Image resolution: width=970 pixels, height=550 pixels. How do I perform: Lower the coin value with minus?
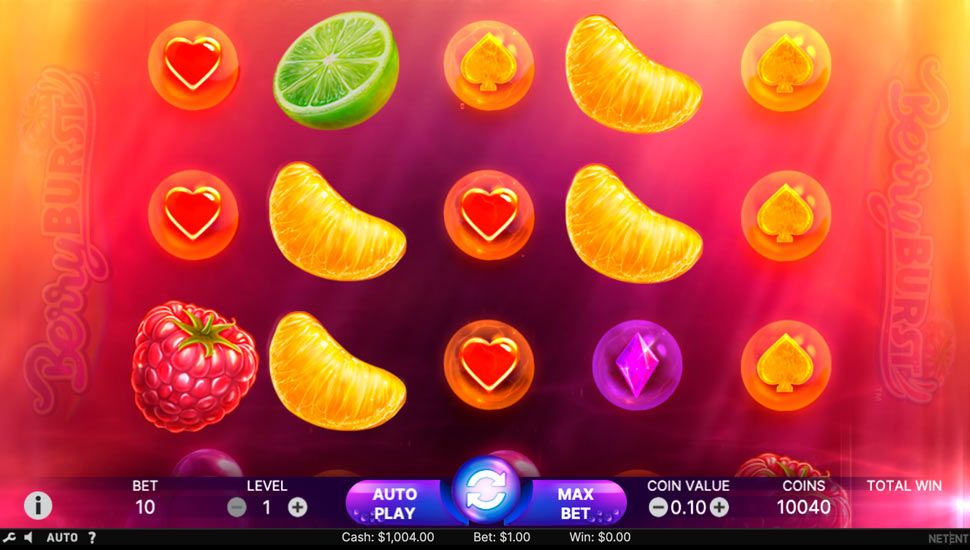coord(658,507)
